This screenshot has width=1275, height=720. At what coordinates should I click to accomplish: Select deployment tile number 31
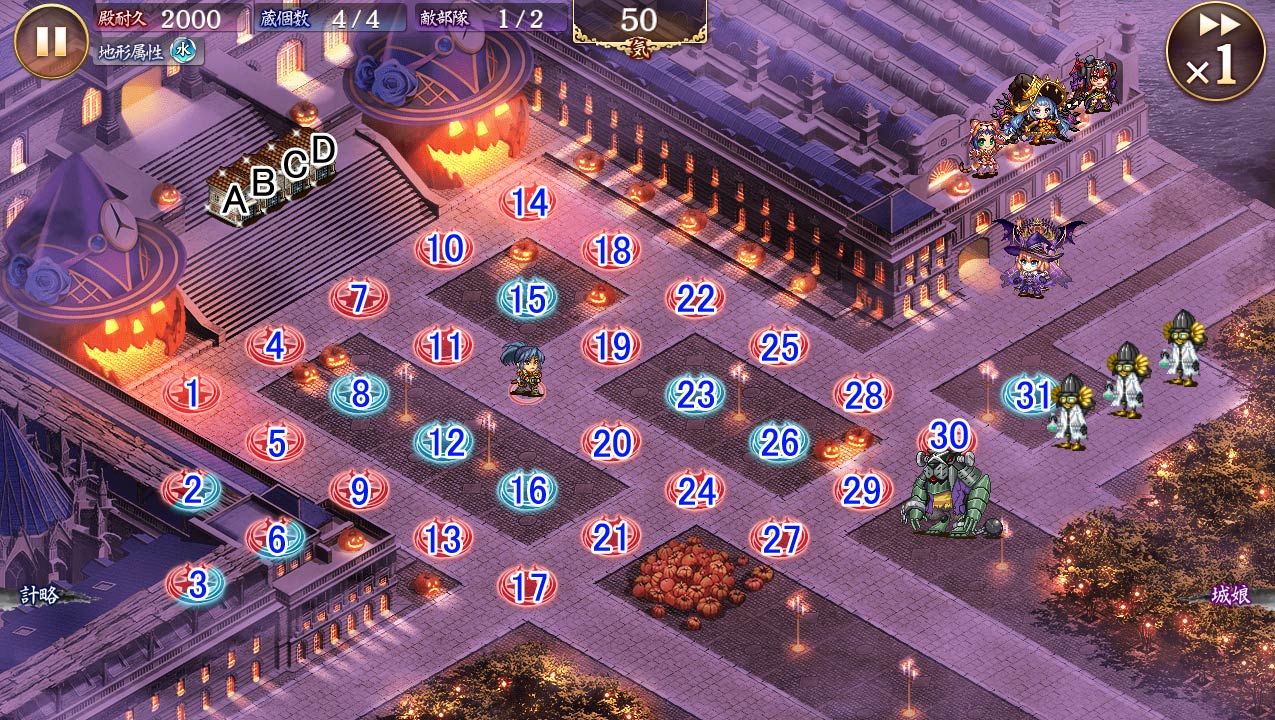(1032, 395)
